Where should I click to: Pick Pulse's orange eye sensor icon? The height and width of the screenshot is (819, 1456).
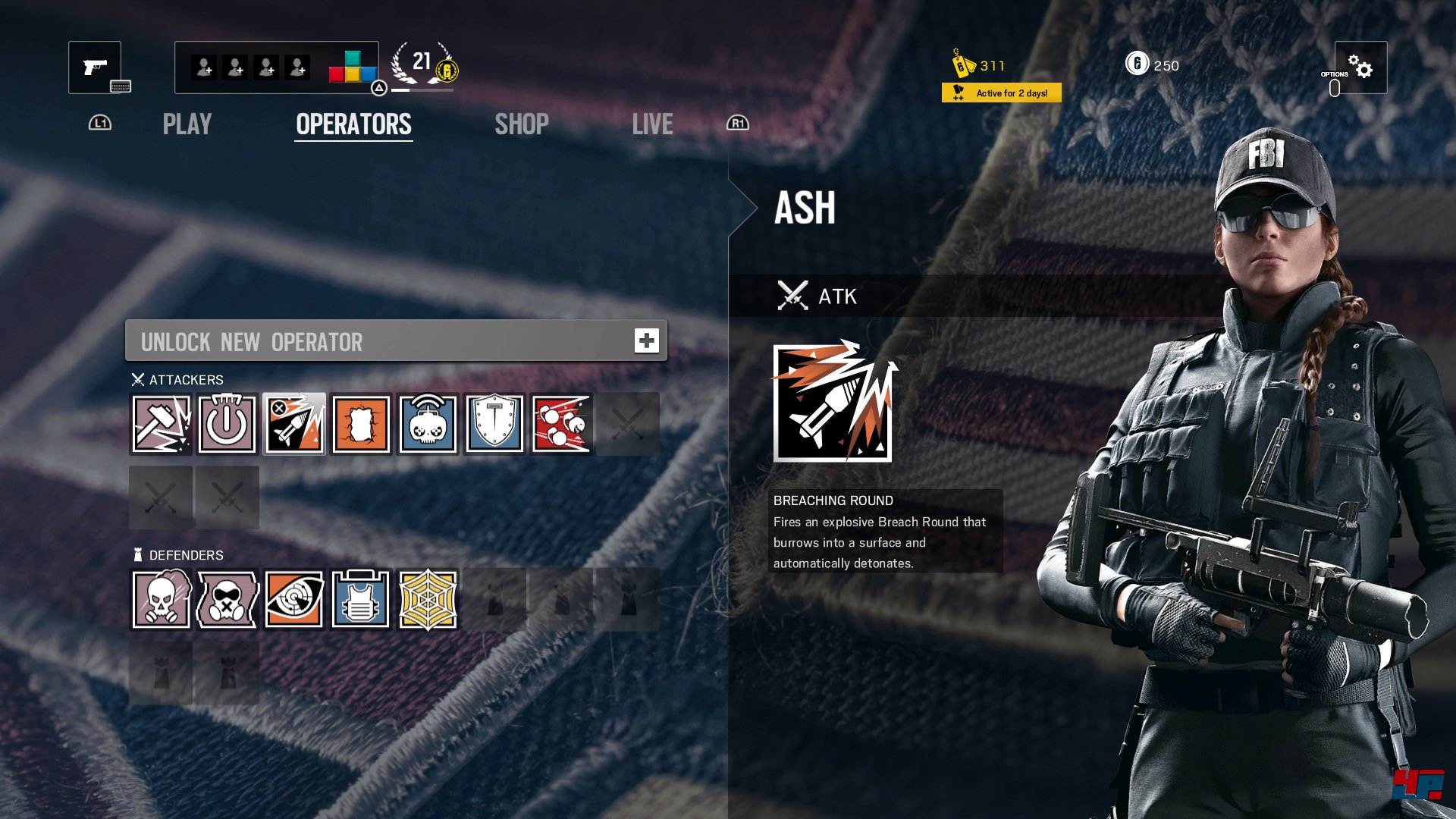(x=294, y=600)
